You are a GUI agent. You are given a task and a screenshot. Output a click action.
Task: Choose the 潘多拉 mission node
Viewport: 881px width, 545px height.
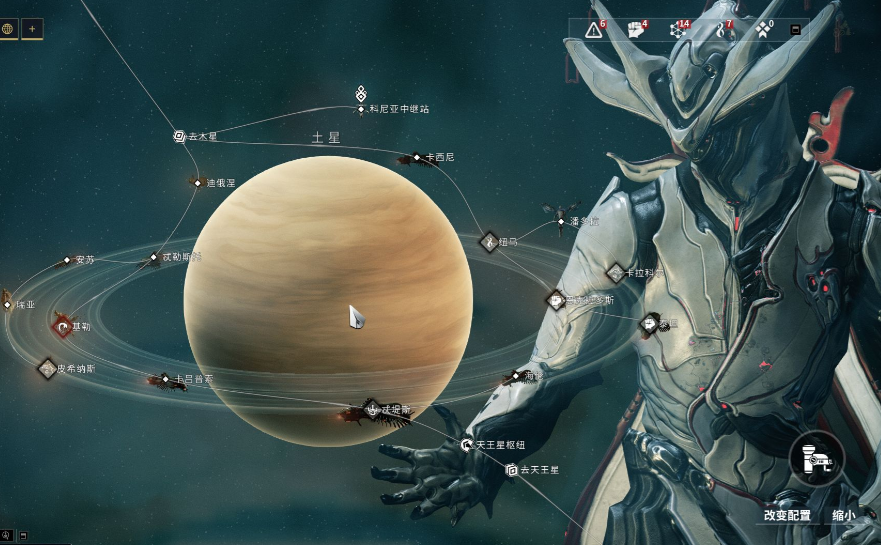pos(561,221)
